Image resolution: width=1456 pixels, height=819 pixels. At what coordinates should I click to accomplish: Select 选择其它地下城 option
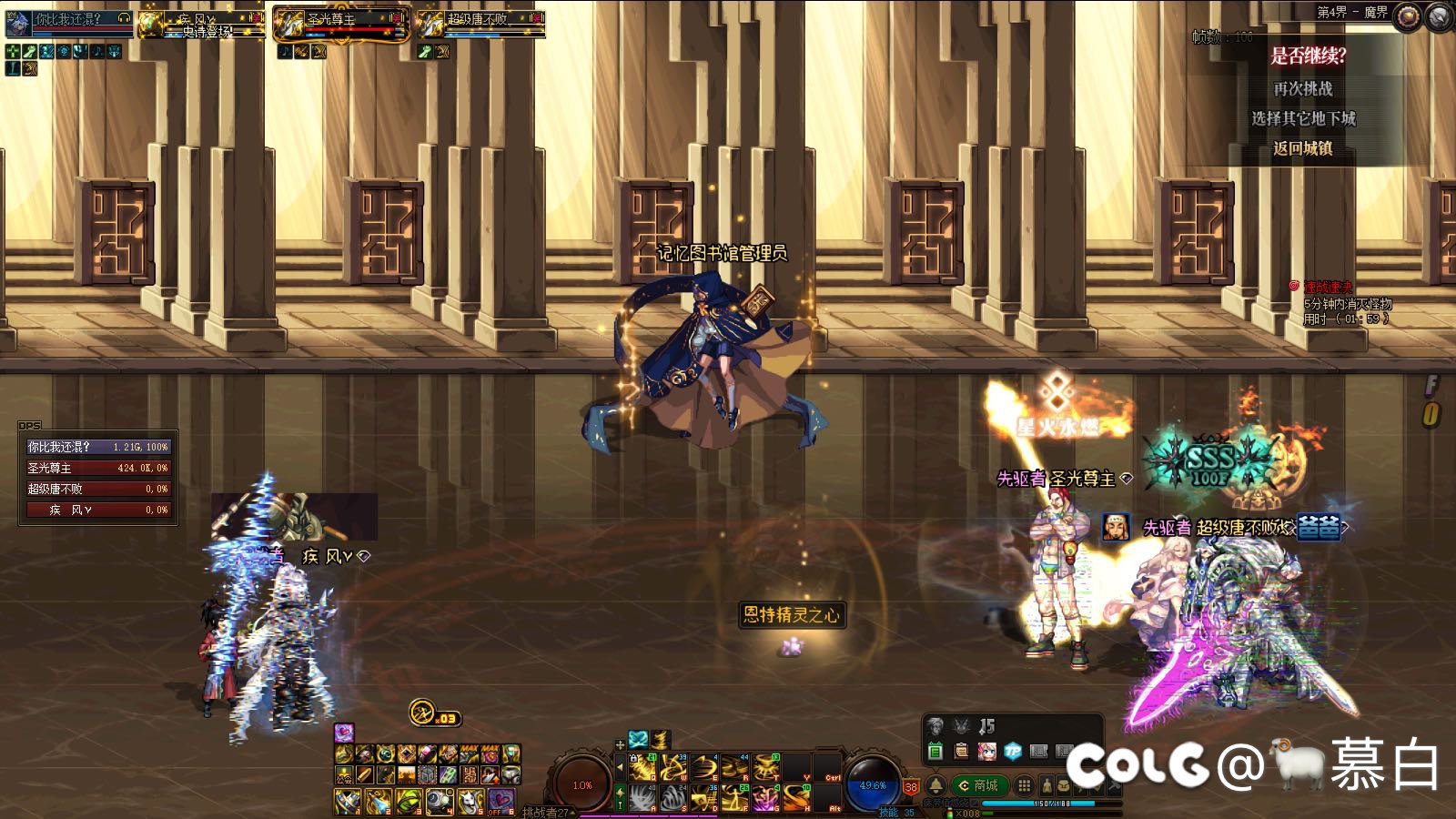(1302, 118)
